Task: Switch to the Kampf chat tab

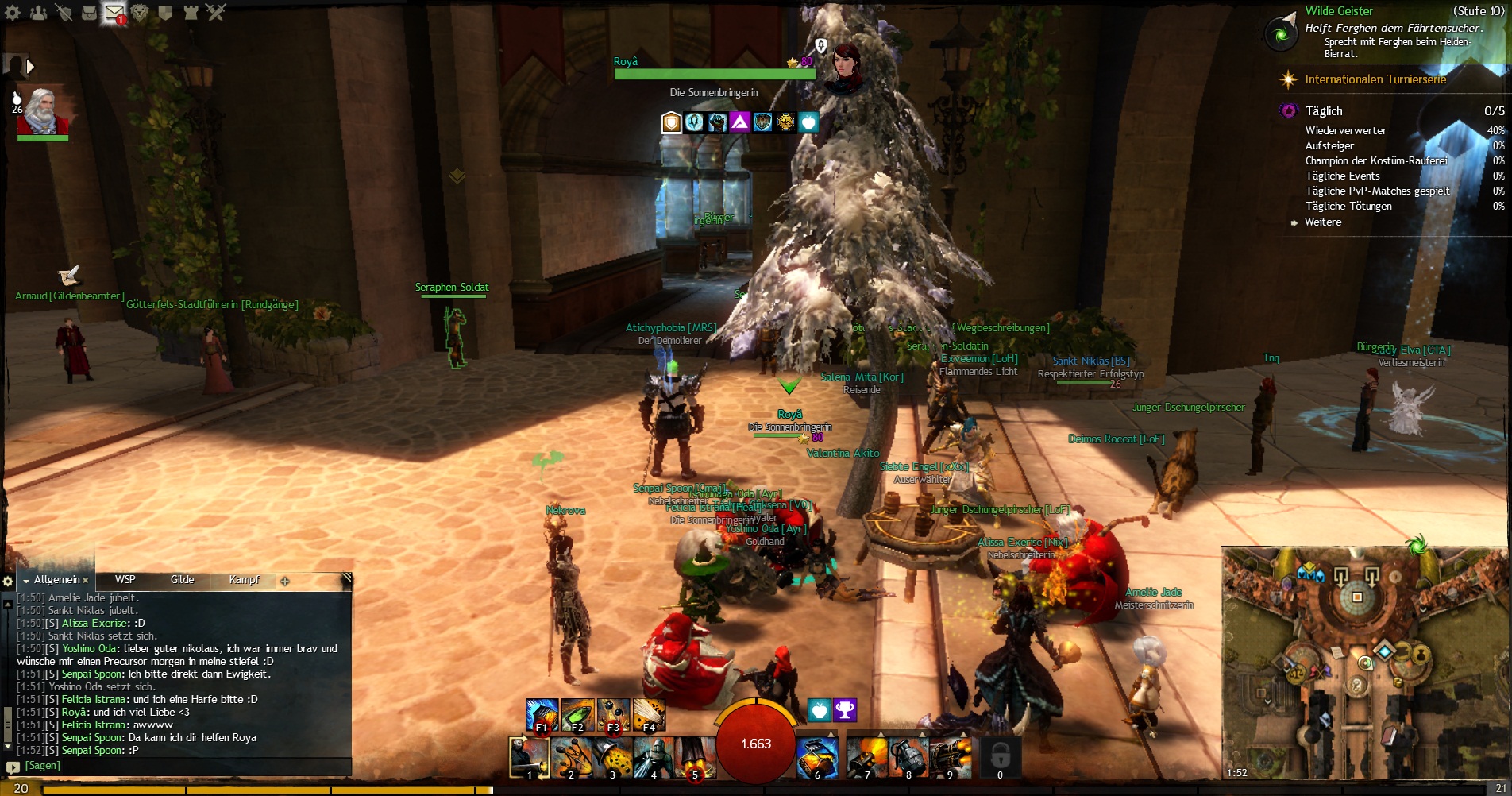Action: pos(244,580)
